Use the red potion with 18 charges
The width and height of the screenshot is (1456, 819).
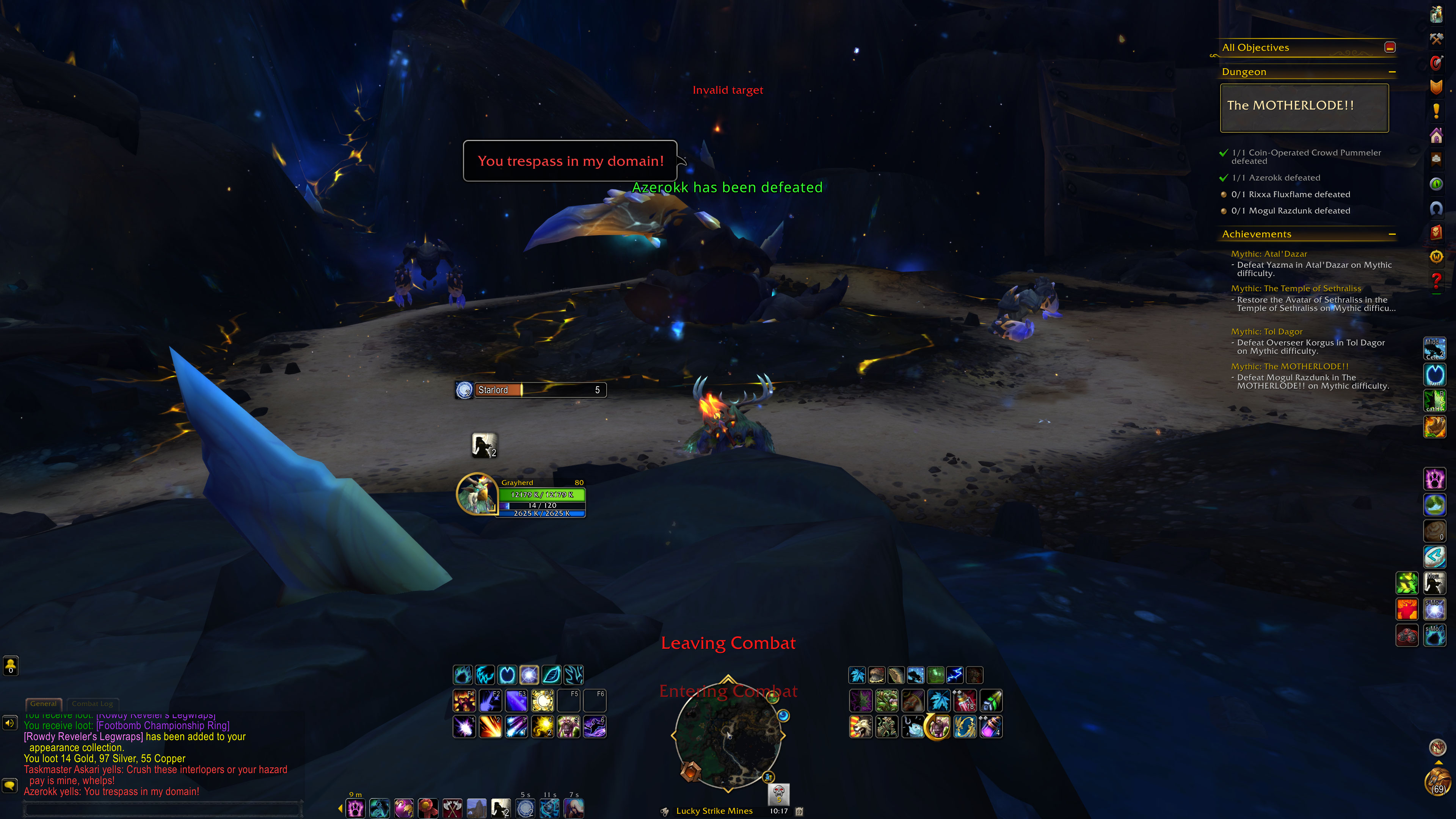[965, 701]
